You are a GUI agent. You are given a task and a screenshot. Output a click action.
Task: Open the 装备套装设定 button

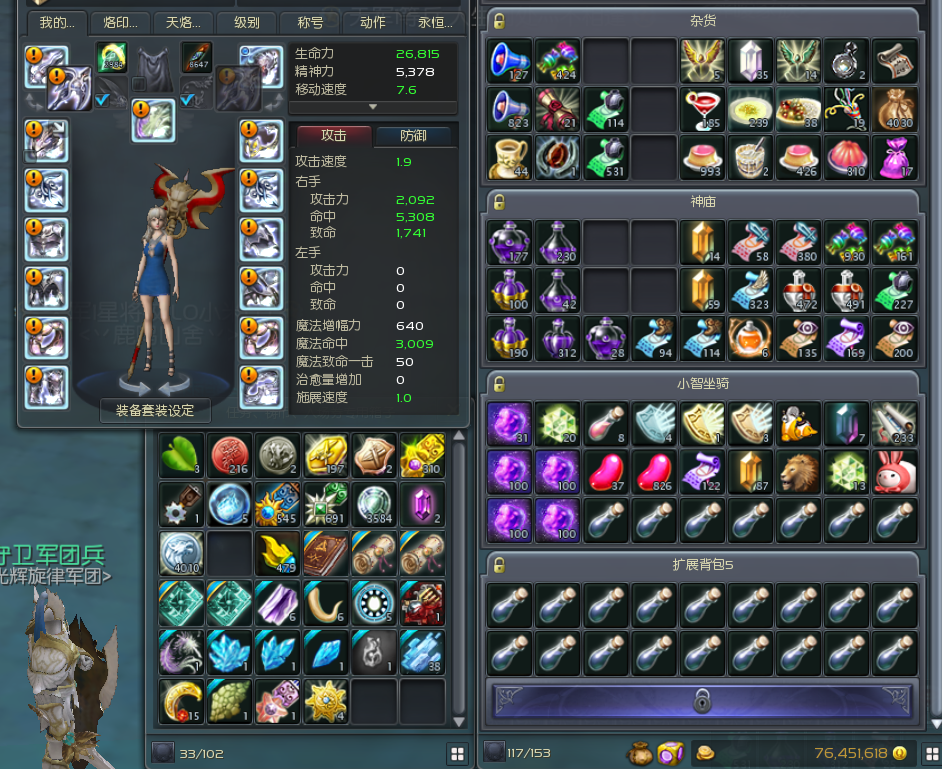tap(155, 410)
